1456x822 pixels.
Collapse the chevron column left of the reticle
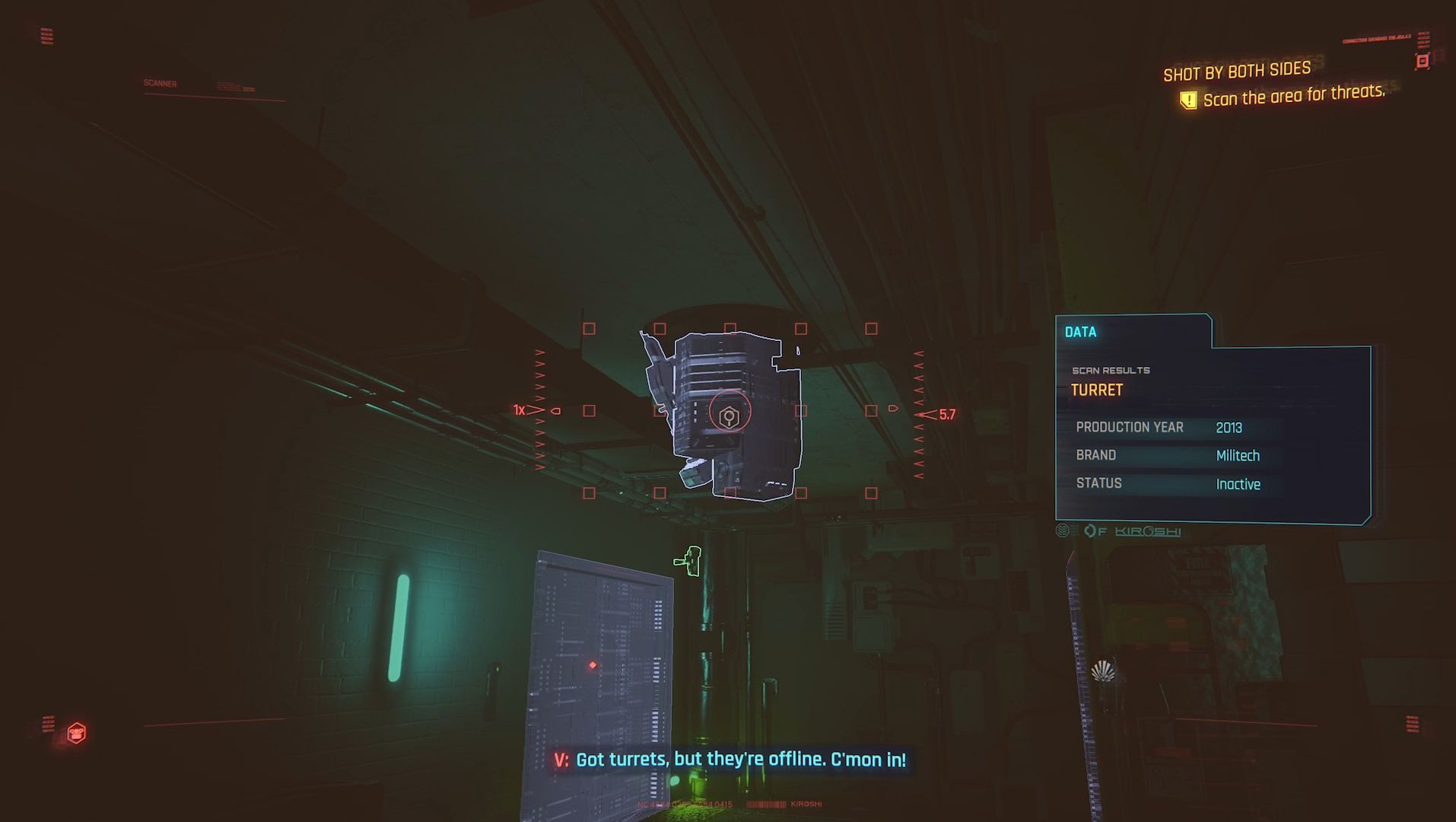pyautogui.click(x=541, y=381)
